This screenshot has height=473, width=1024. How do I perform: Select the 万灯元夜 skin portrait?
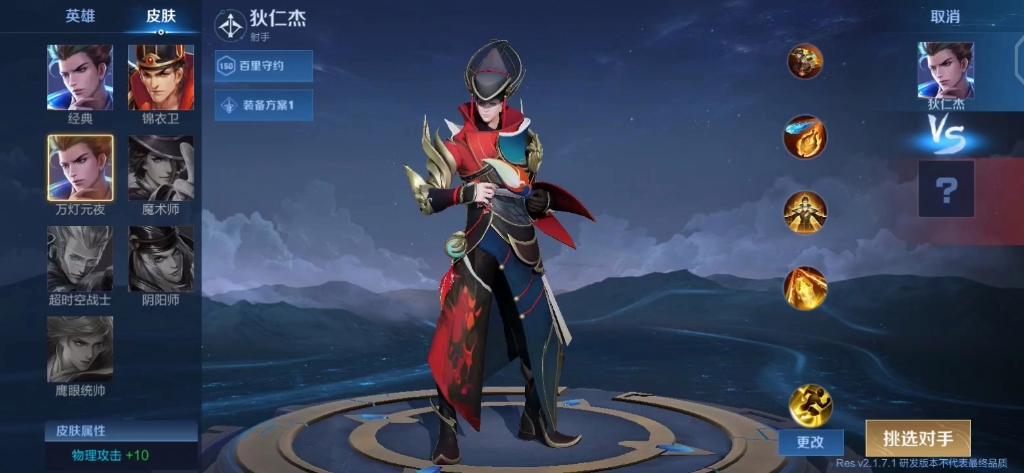80,167
